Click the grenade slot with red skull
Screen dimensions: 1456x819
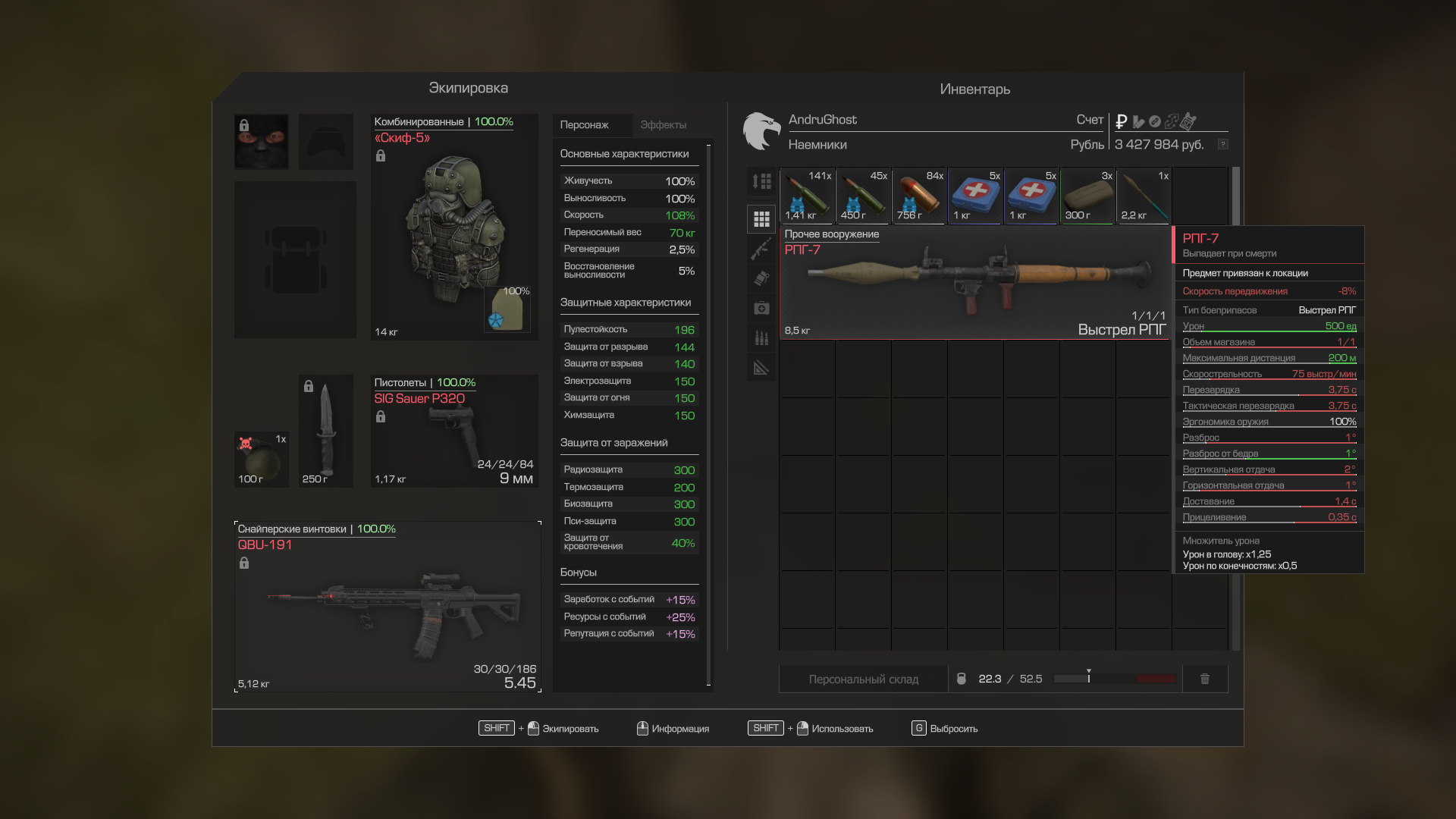261,460
